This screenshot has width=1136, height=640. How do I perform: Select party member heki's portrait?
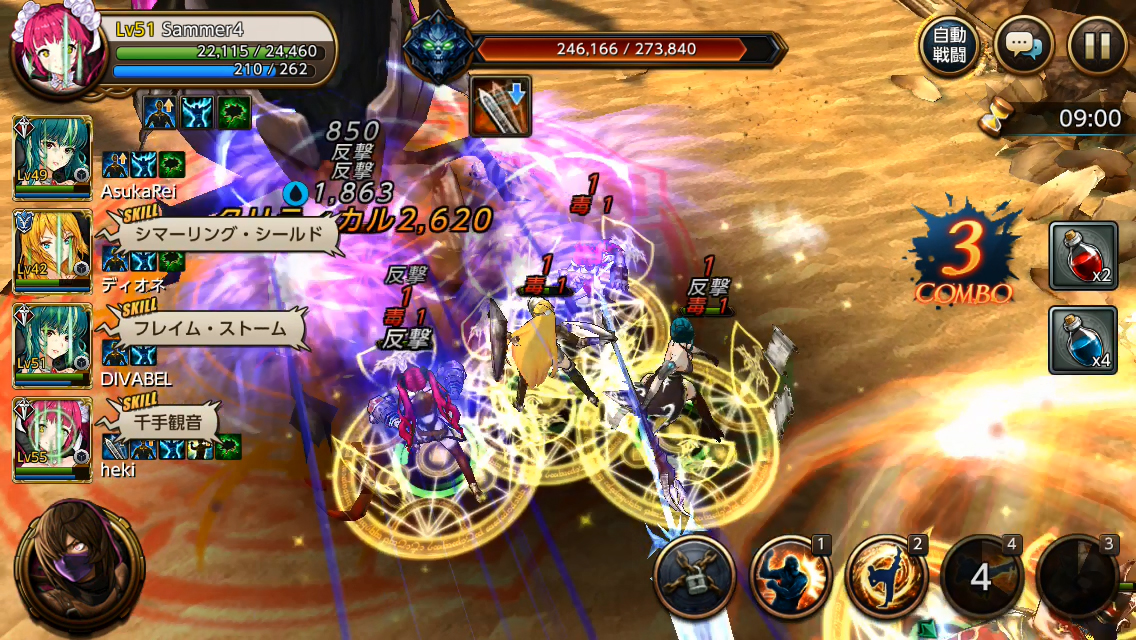(x=52, y=440)
